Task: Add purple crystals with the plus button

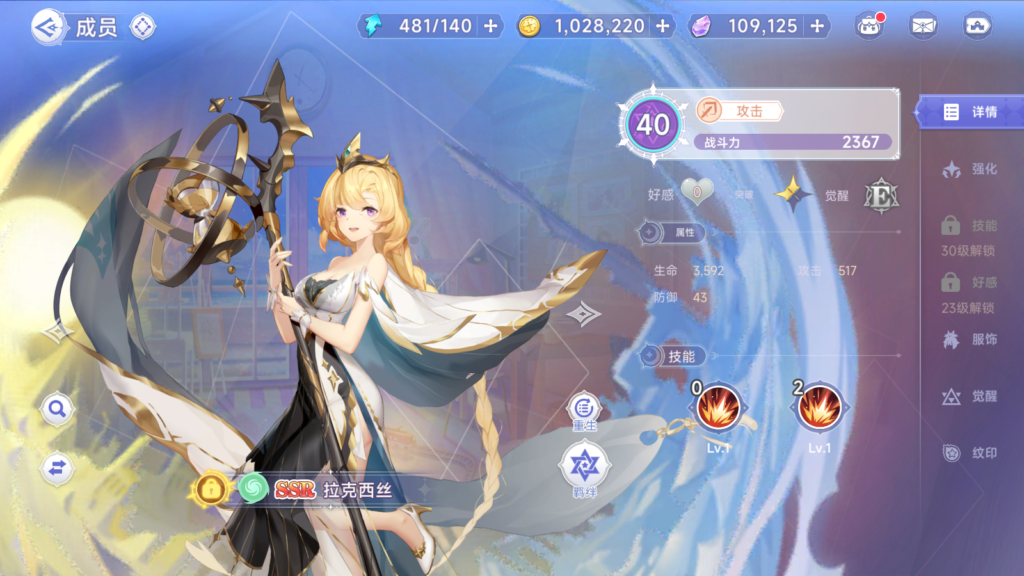Action: tap(817, 27)
